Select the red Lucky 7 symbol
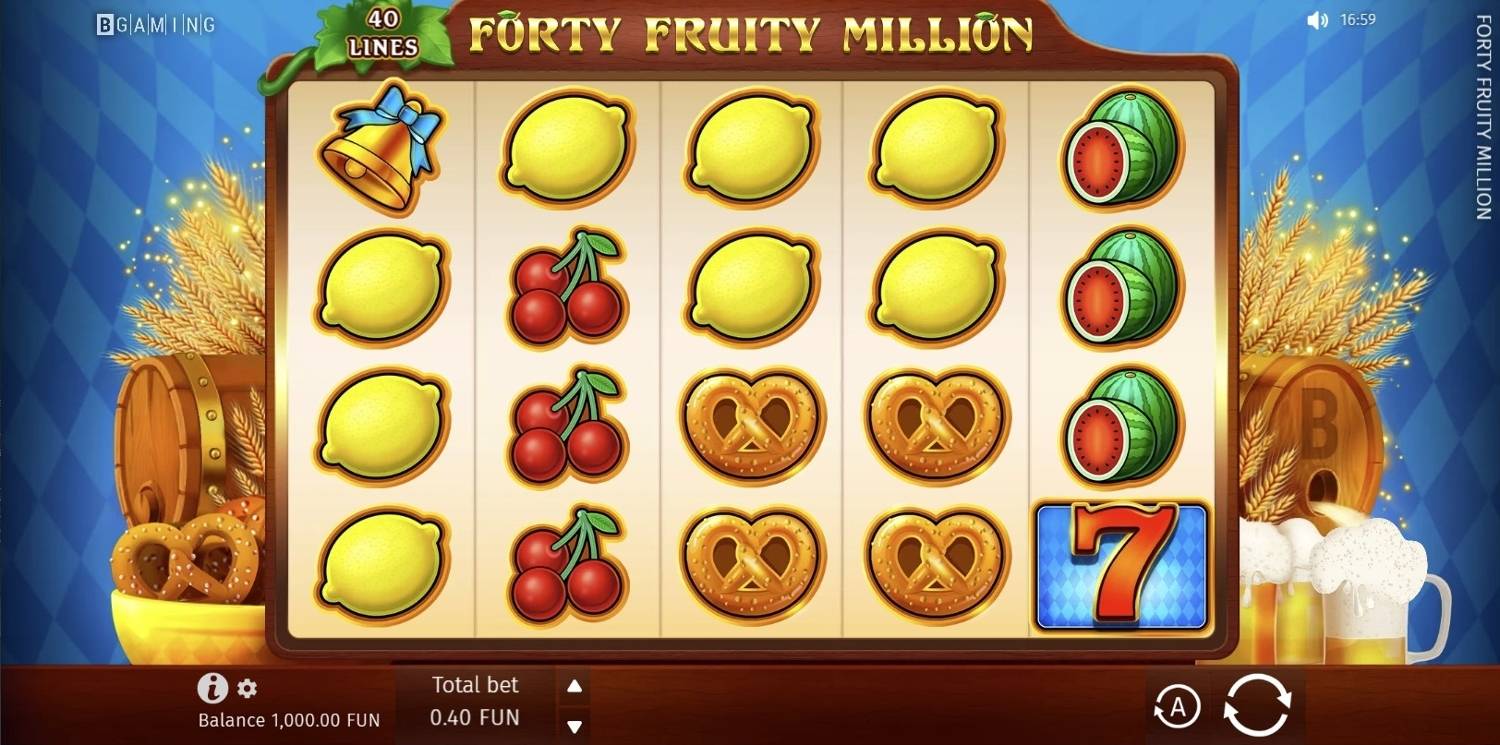1500x745 pixels. coord(1120,565)
